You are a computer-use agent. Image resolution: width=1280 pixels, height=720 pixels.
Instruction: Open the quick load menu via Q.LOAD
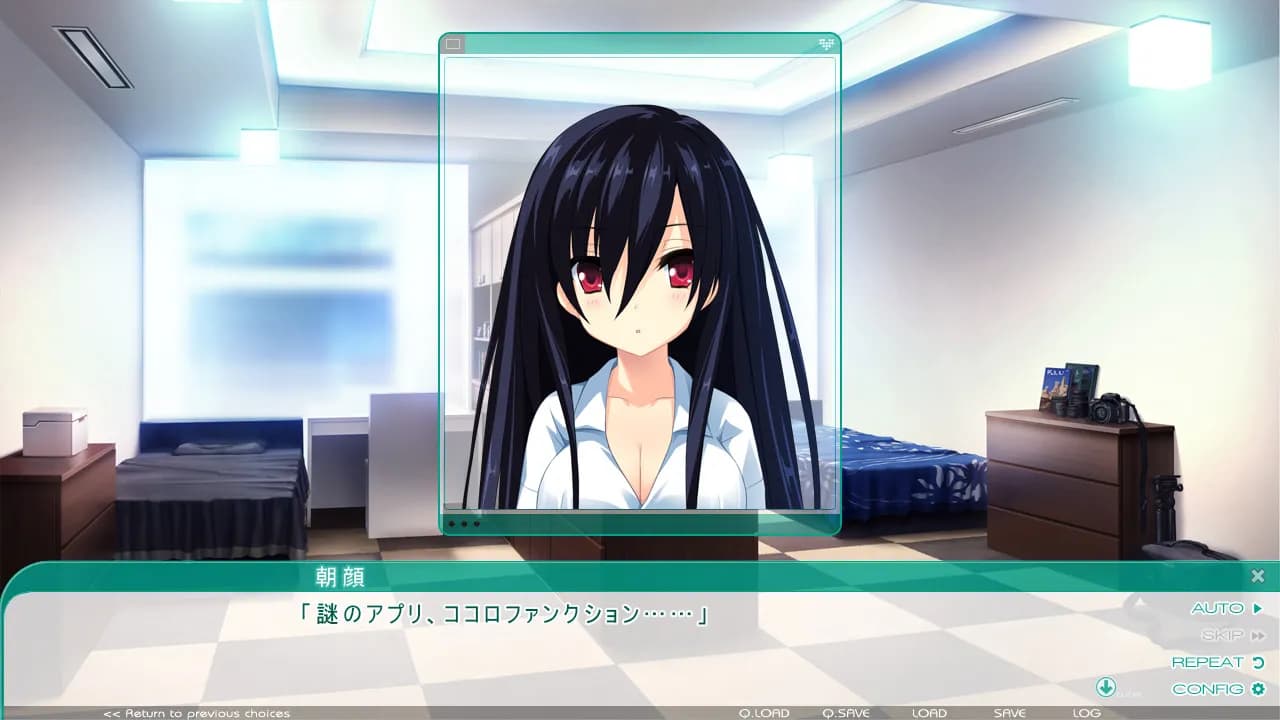tap(762, 712)
